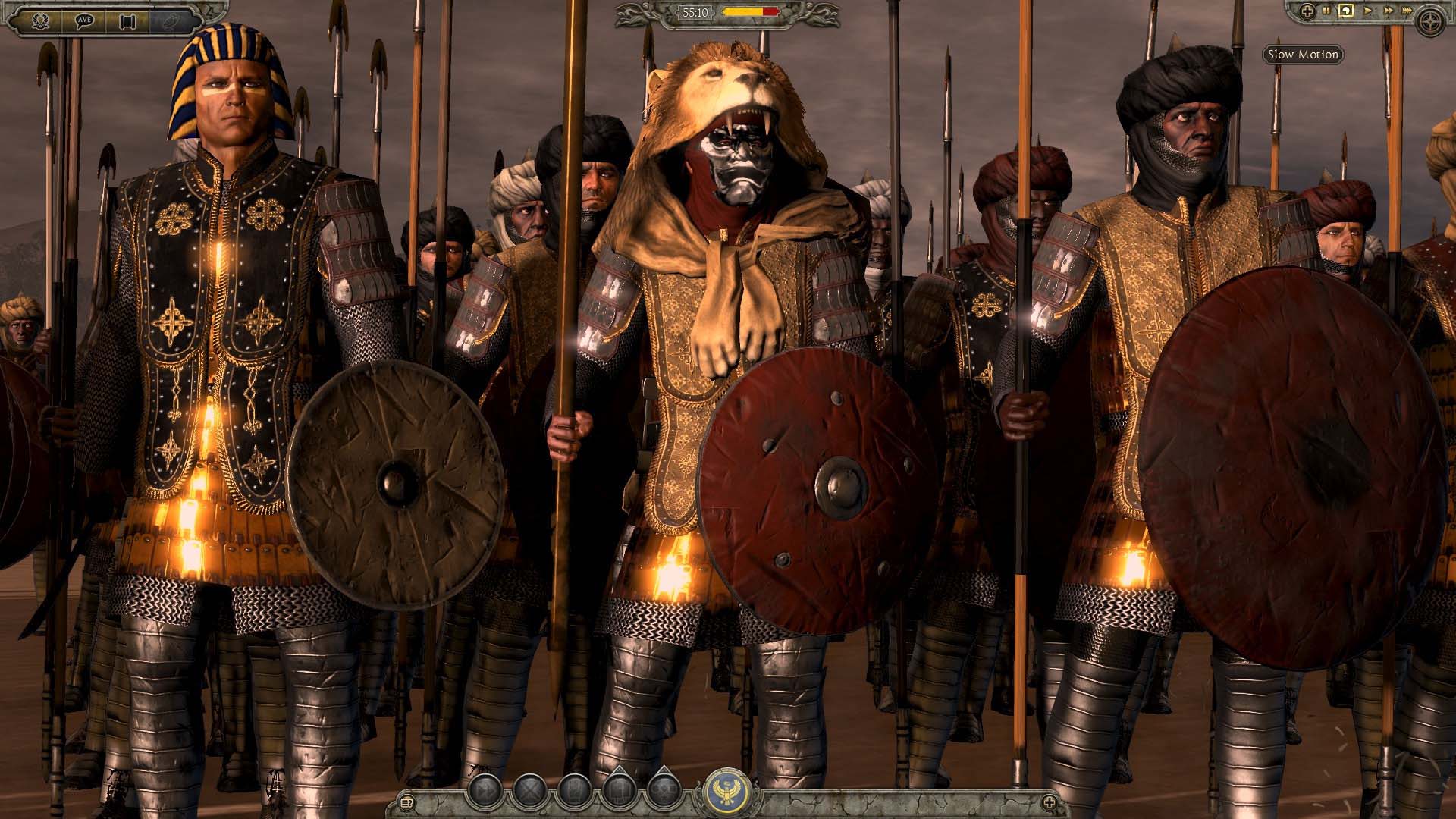The image size is (1456, 819).
Task: Expand the plus button on the bottom bar
Action: coord(1050,802)
